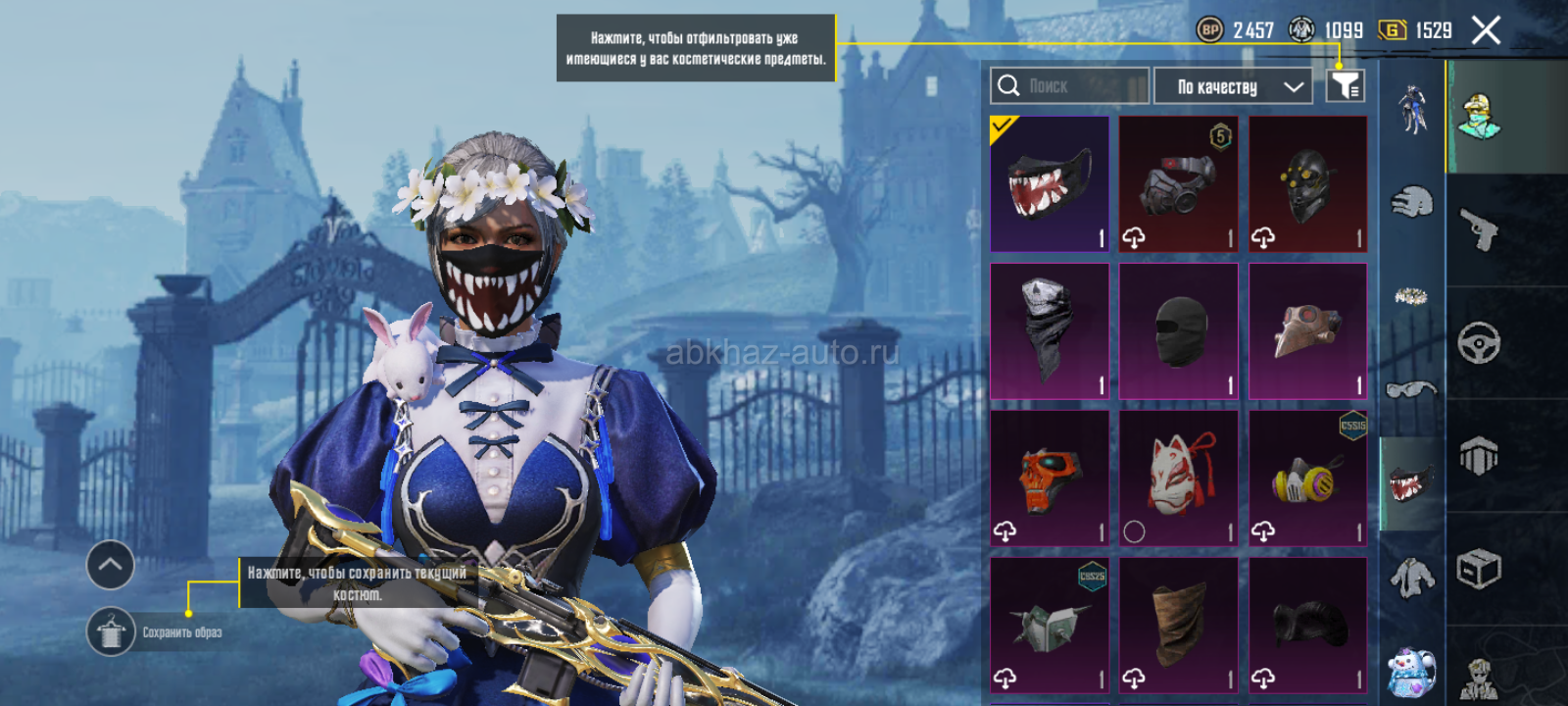Image resolution: width=1568 pixels, height=706 pixels.
Task: Choose the brown cloth scarf mask
Action: (x=1179, y=625)
